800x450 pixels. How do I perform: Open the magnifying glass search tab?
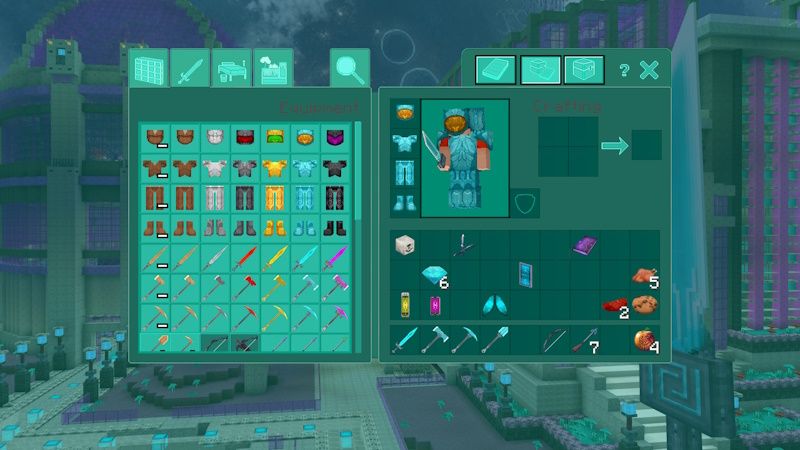(x=350, y=69)
